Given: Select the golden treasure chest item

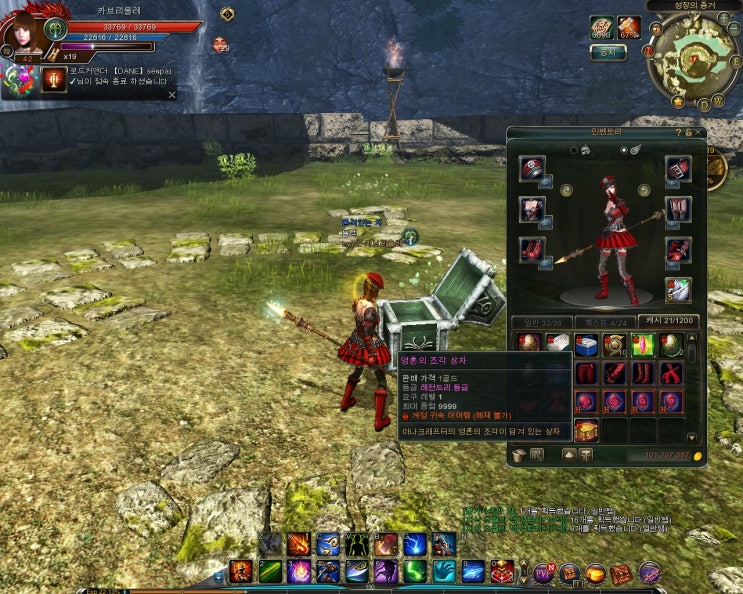Looking at the screenshot, I should [587, 430].
